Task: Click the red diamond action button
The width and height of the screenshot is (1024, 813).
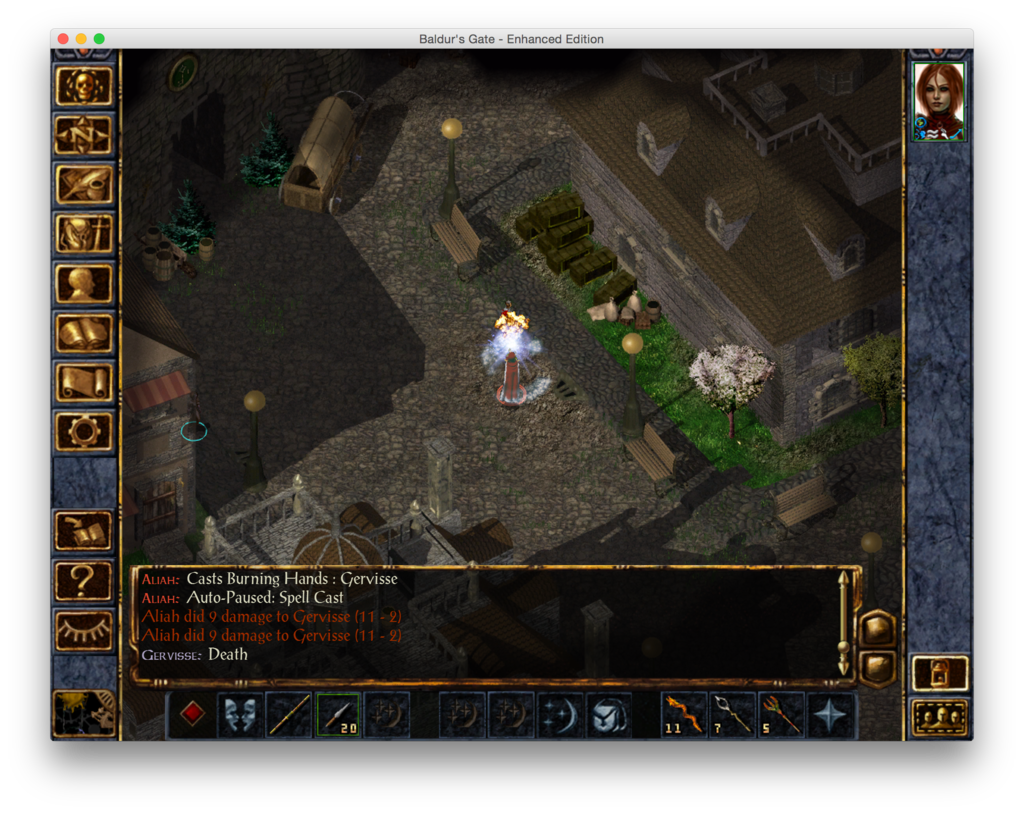Action: [x=192, y=715]
